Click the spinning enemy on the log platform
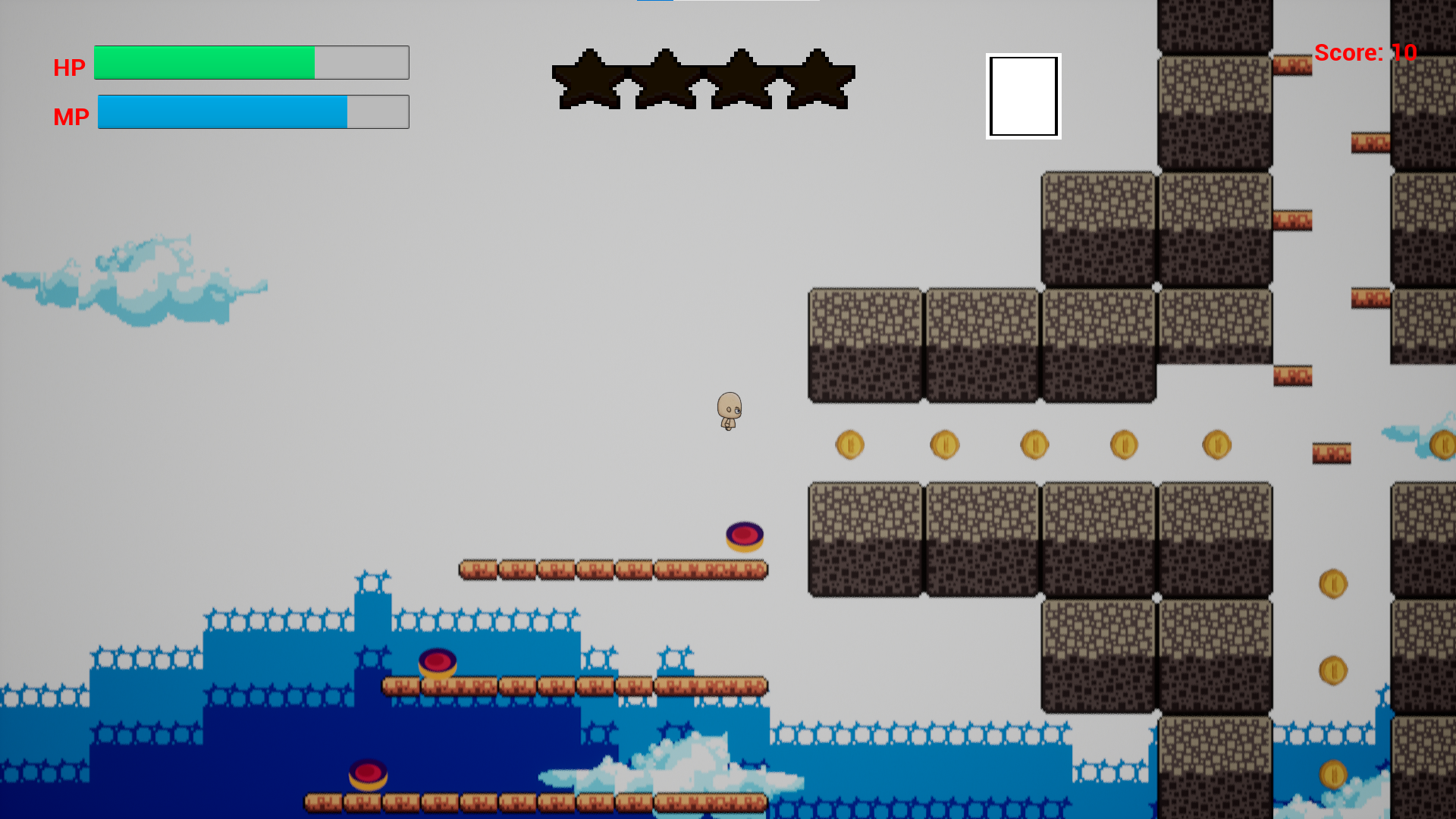 click(x=744, y=535)
